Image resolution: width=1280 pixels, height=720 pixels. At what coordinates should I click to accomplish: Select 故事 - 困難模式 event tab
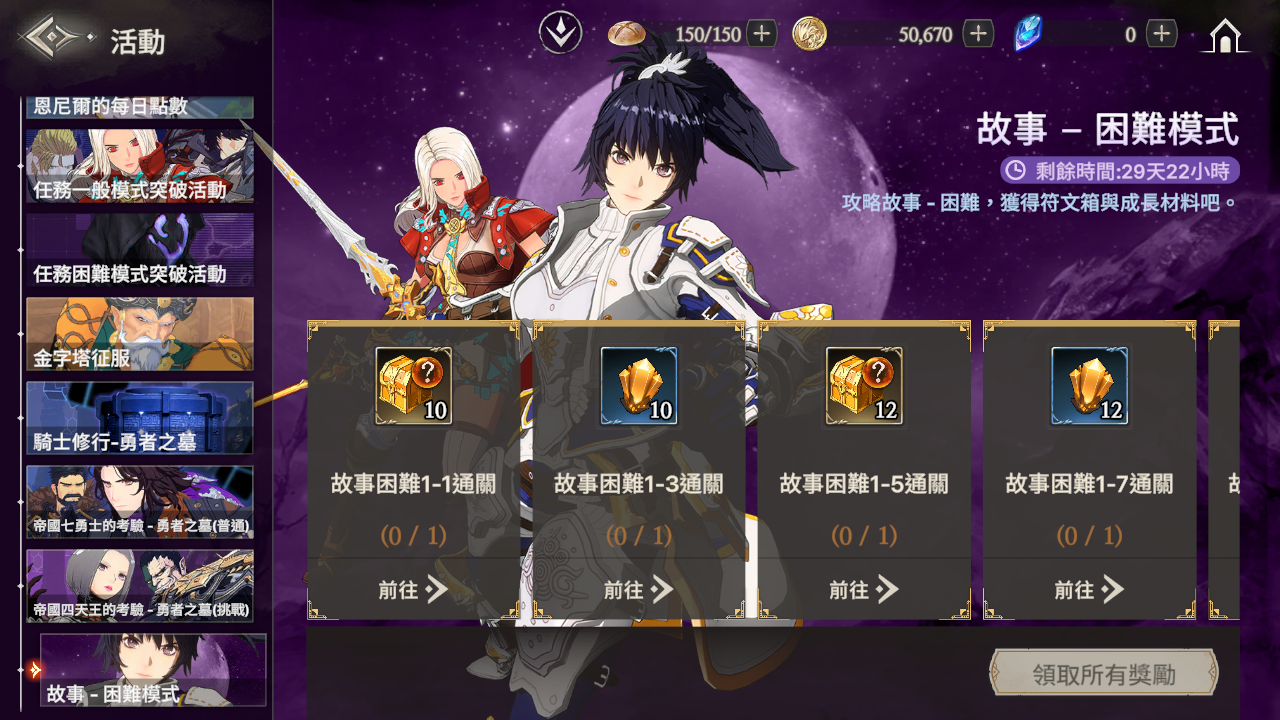click(x=153, y=670)
